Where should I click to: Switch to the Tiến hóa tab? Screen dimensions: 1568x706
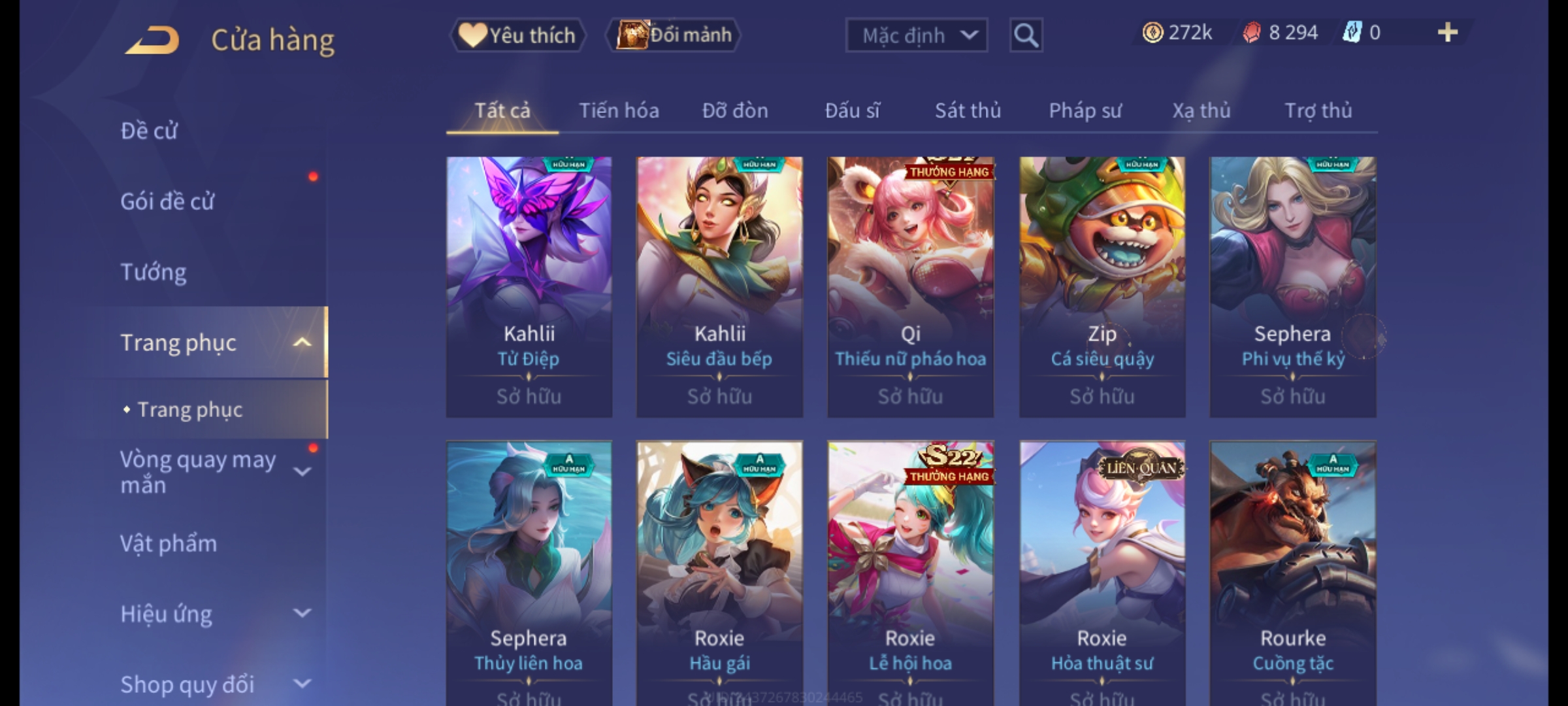pos(619,110)
